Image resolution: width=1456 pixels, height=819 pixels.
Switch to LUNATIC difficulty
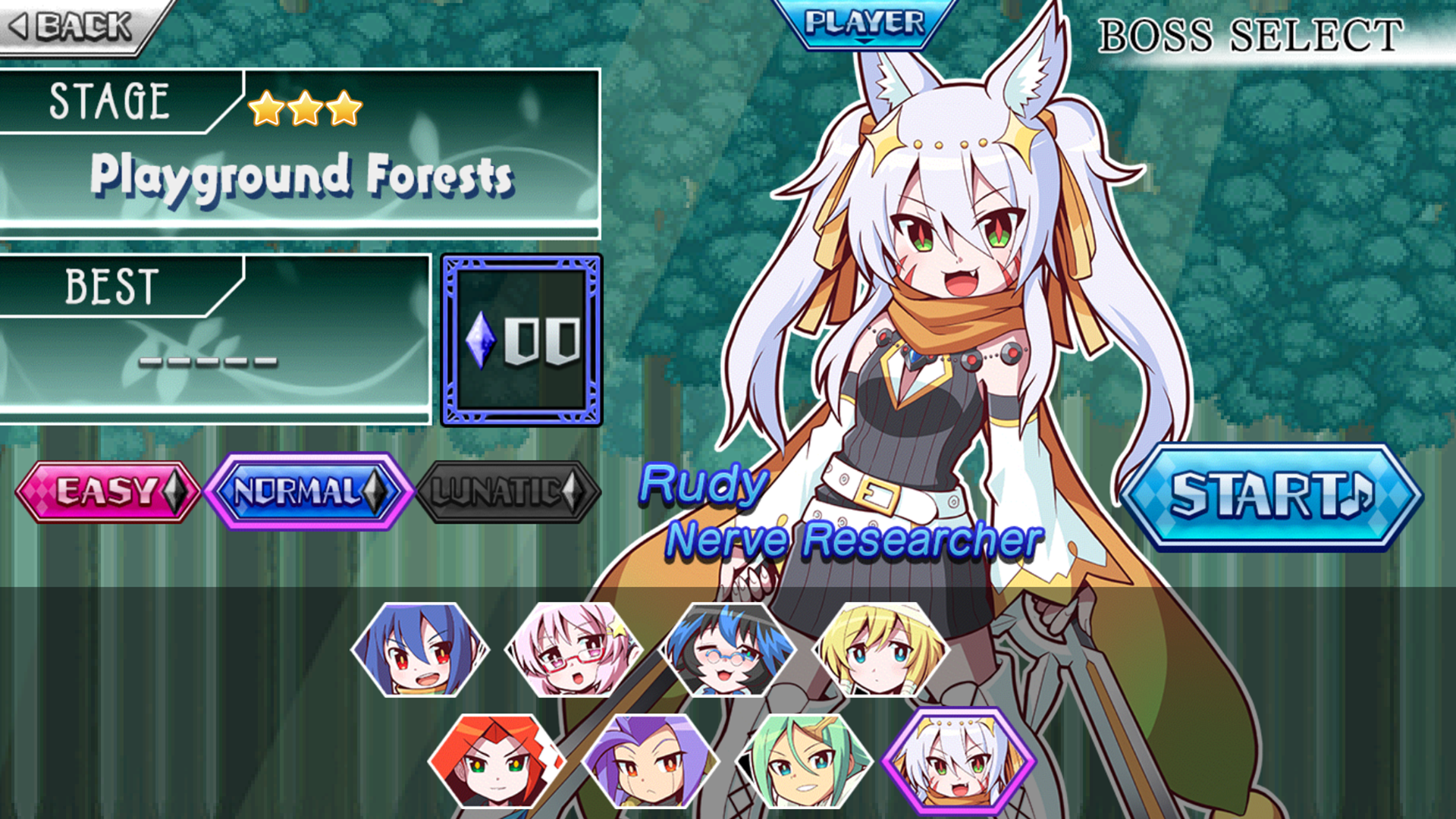[x=500, y=490]
